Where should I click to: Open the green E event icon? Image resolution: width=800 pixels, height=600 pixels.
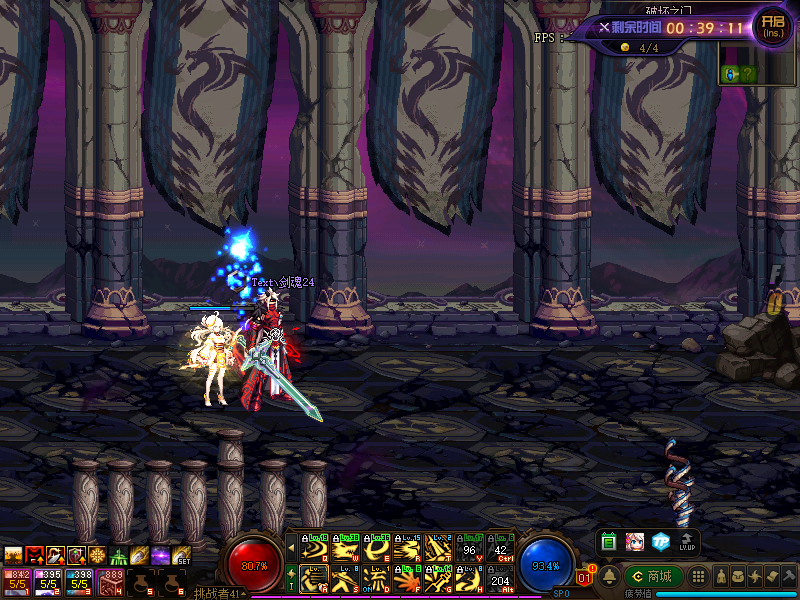coord(608,541)
